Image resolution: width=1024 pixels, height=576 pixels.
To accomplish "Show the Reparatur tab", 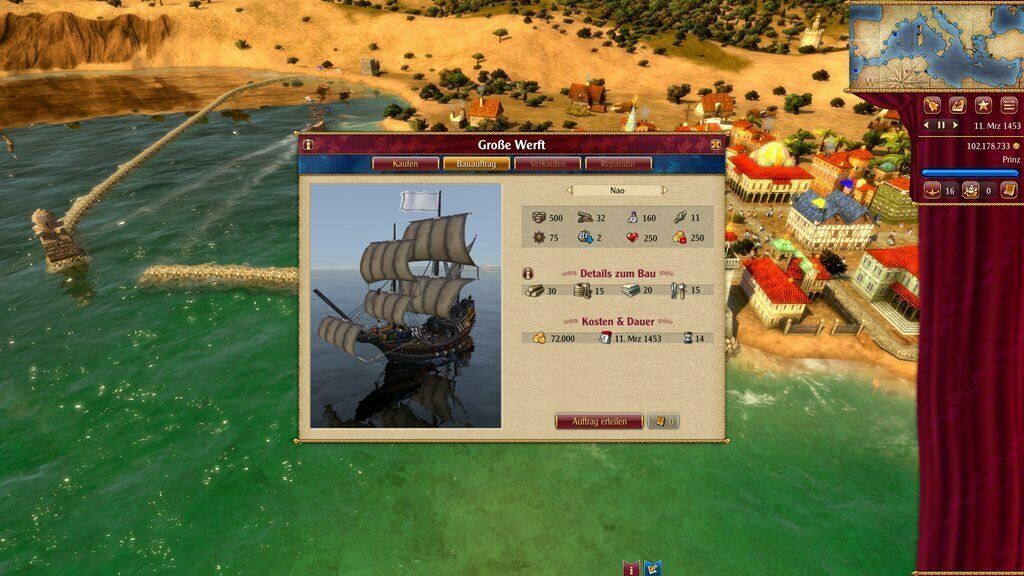I will coord(619,163).
